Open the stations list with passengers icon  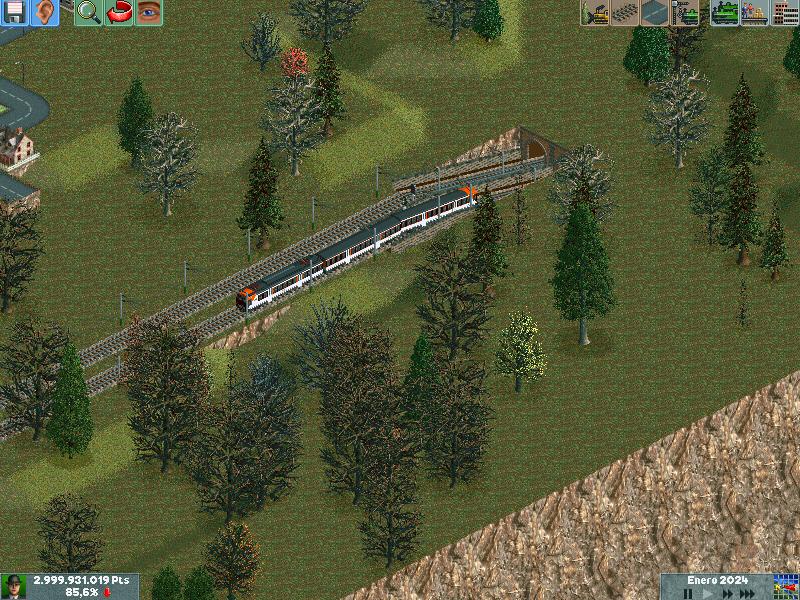coord(755,12)
